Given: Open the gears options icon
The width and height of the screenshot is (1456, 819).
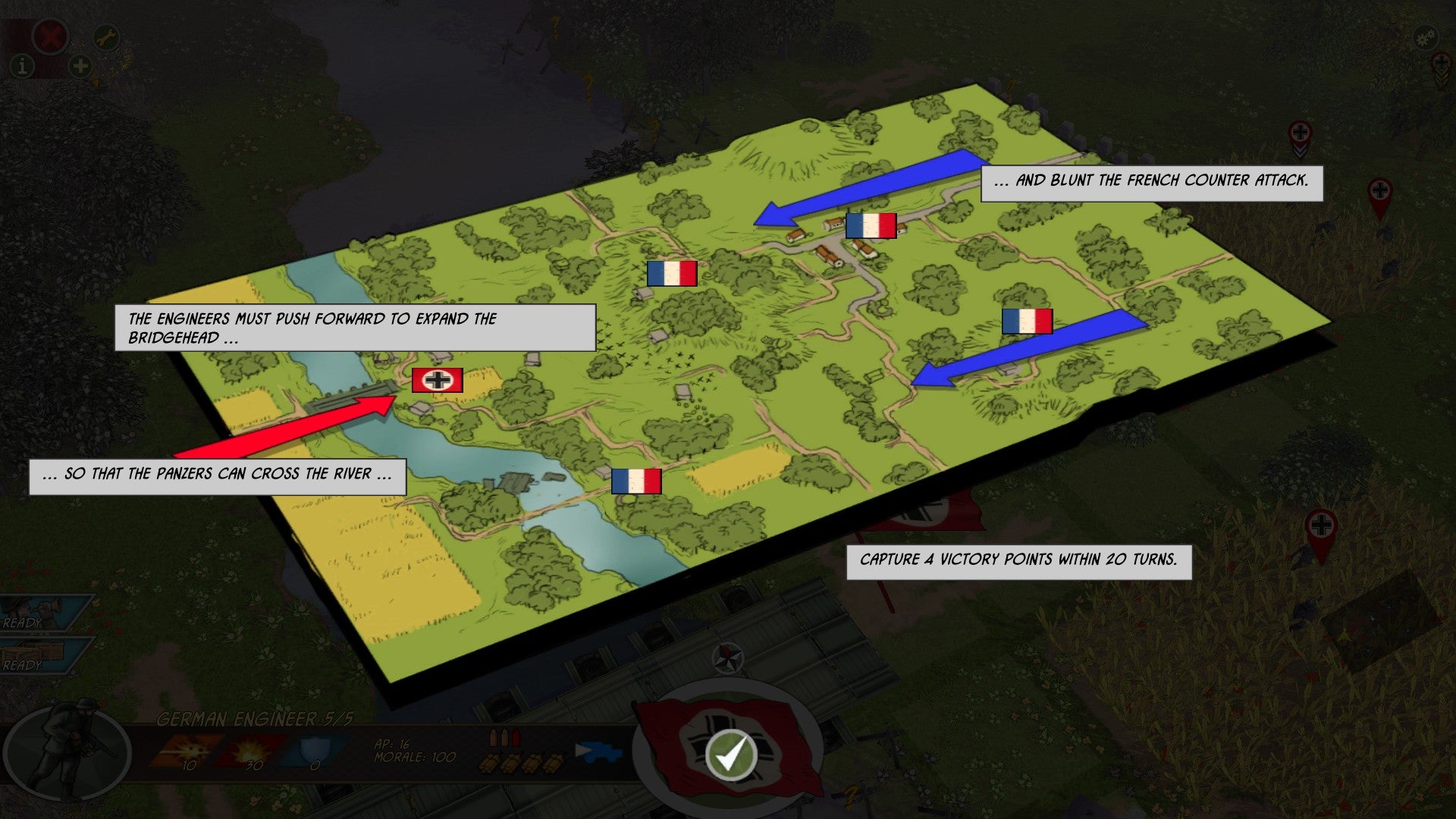Looking at the screenshot, I should point(1426,36).
